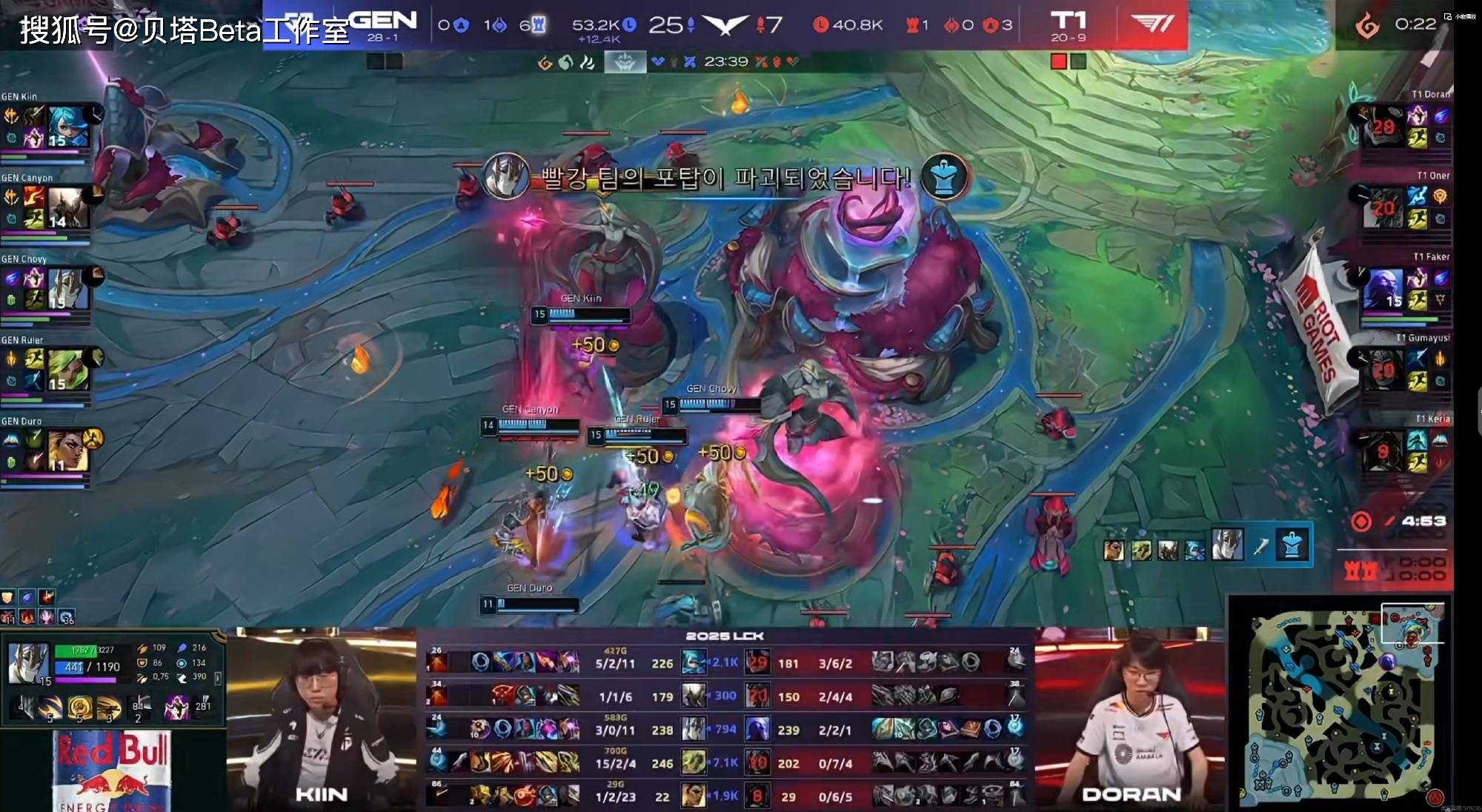Image resolution: width=1482 pixels, height=812 pixels.
Task: Select GEN Kiin's portrait in left sidebar
Action: [x=68, y=125]
